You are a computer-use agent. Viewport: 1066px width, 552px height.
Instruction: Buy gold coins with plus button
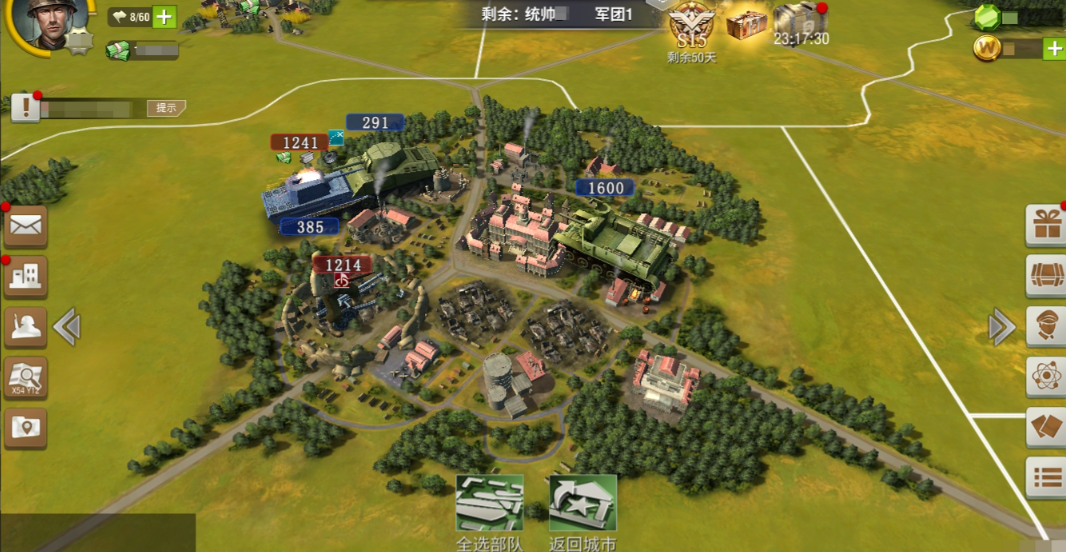1053,48
